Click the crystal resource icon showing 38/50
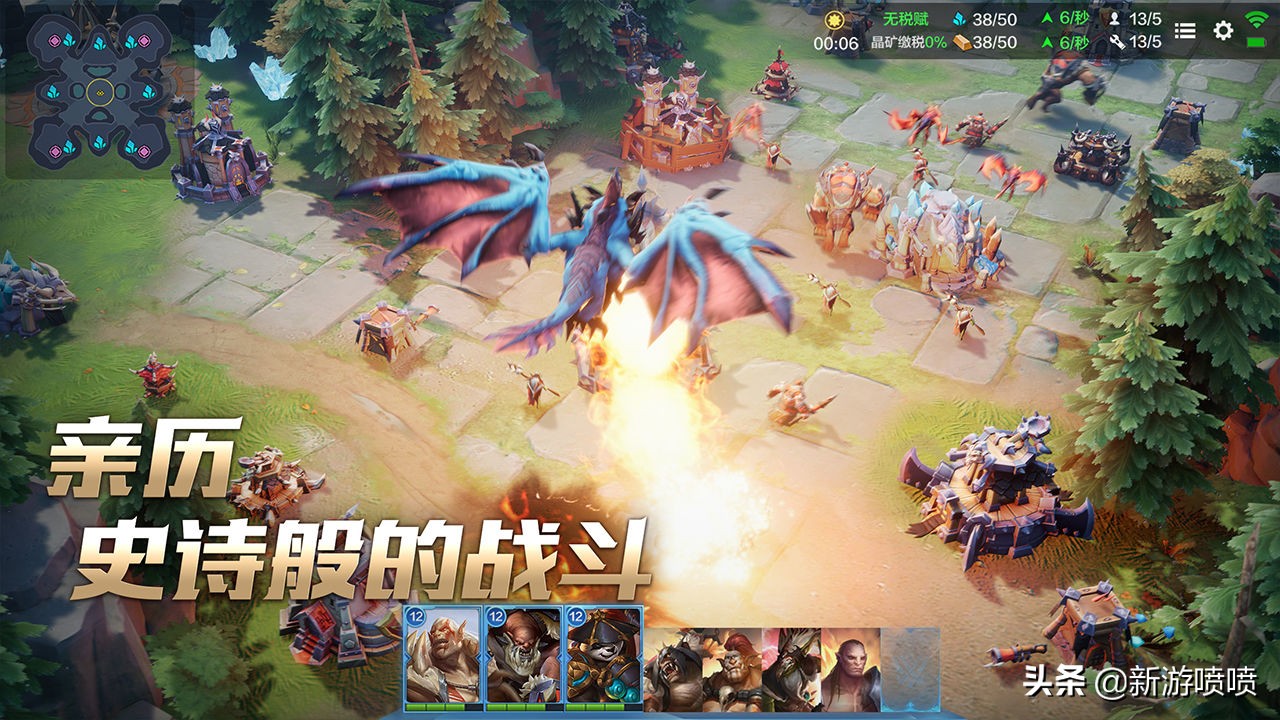This screenshot has width=1280, height=720. [x=959, y=17]
